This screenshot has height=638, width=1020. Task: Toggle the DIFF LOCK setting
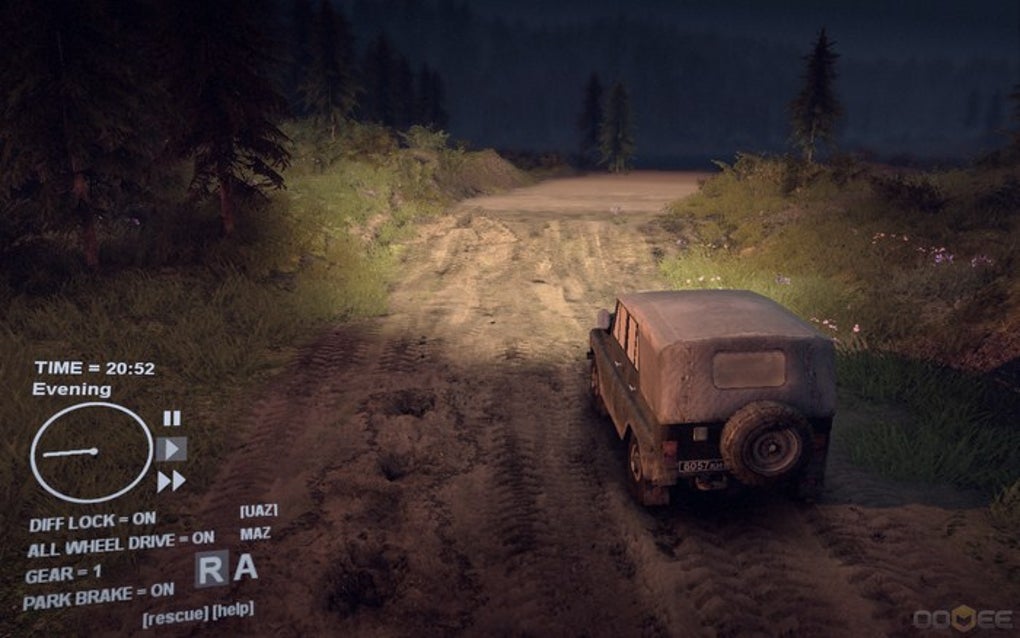coord(92,522)
